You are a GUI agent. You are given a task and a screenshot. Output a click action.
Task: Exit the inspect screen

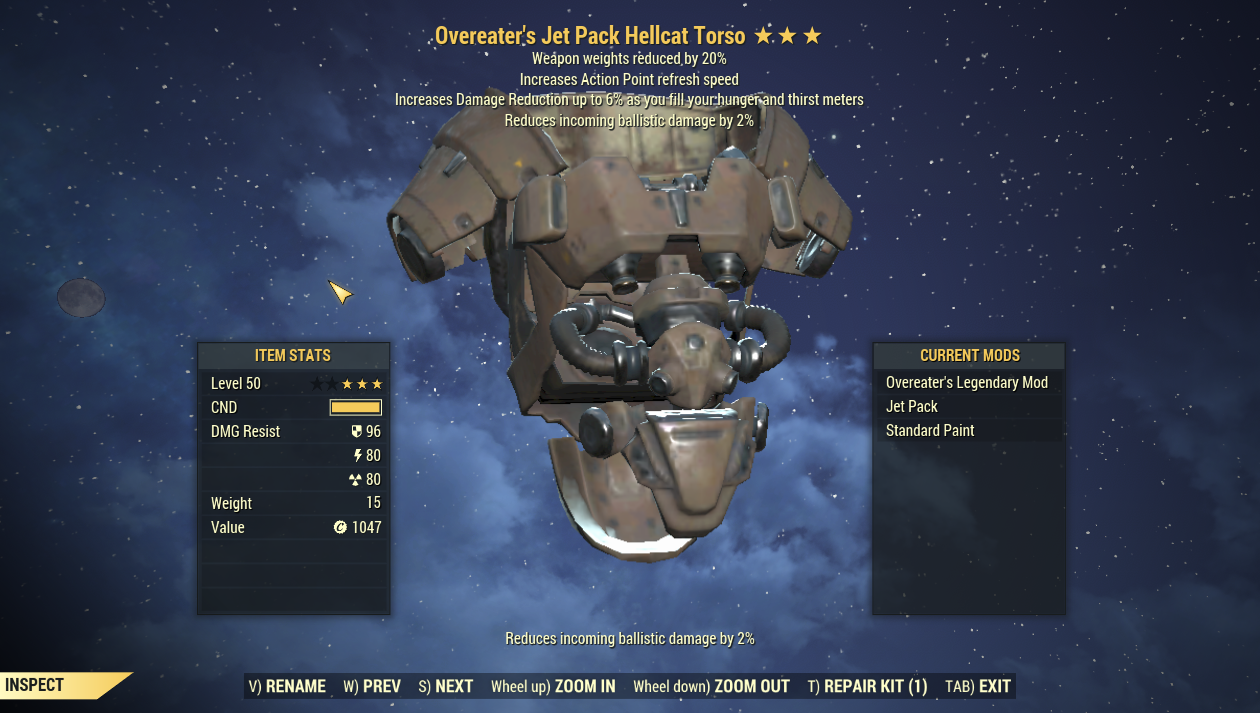point(978,686)
